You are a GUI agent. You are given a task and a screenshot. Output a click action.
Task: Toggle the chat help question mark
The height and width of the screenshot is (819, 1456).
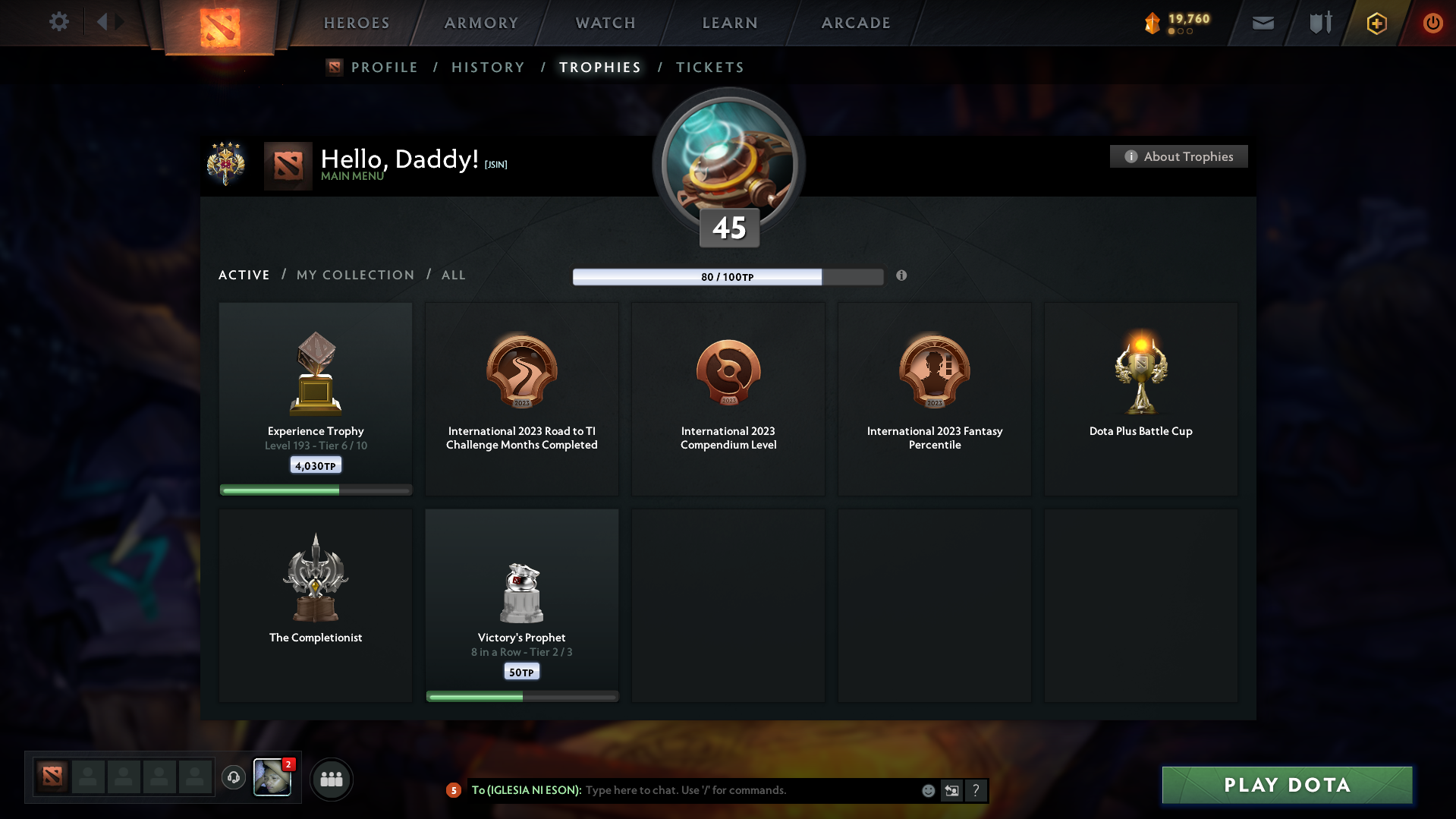pos(976,790)
